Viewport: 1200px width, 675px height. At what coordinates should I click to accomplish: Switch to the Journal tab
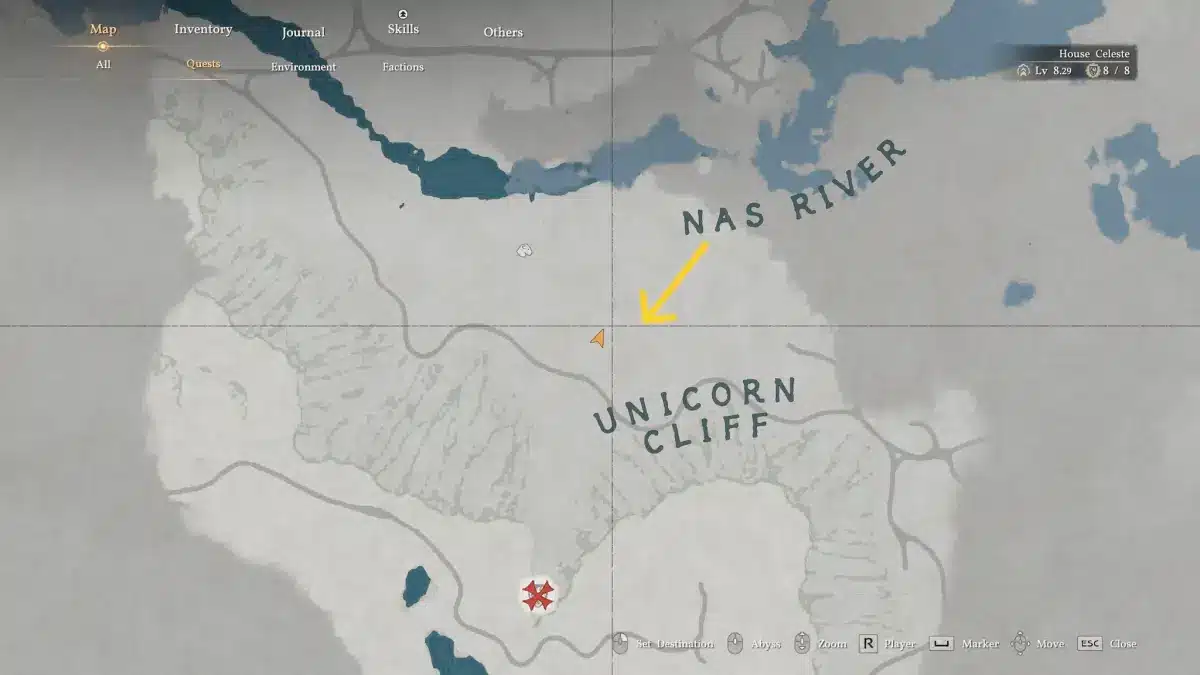[x=303, y=32]
